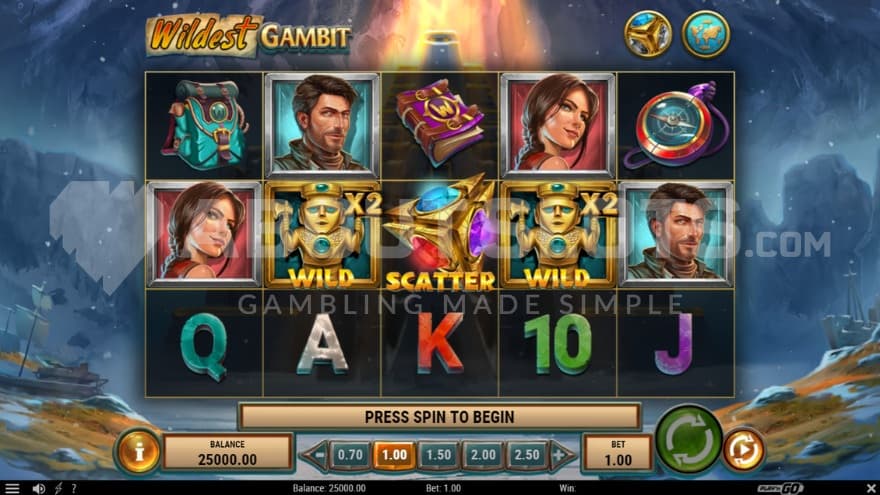Open the autoplay options
Screen dimensions: 880x495
(x=743, y=450)
